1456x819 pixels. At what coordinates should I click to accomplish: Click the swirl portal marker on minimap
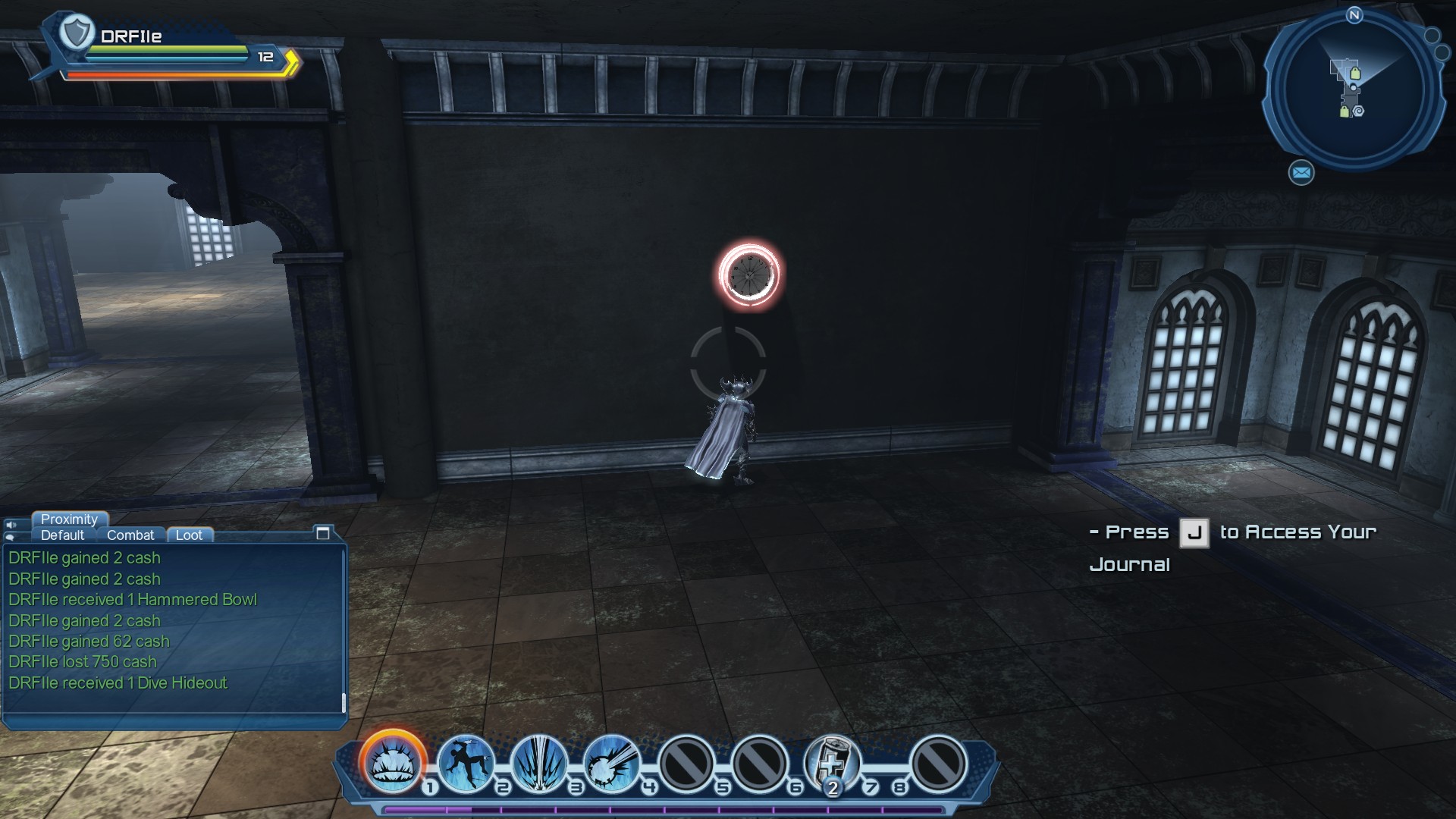pyautogui.click(x=1358, y=111)
